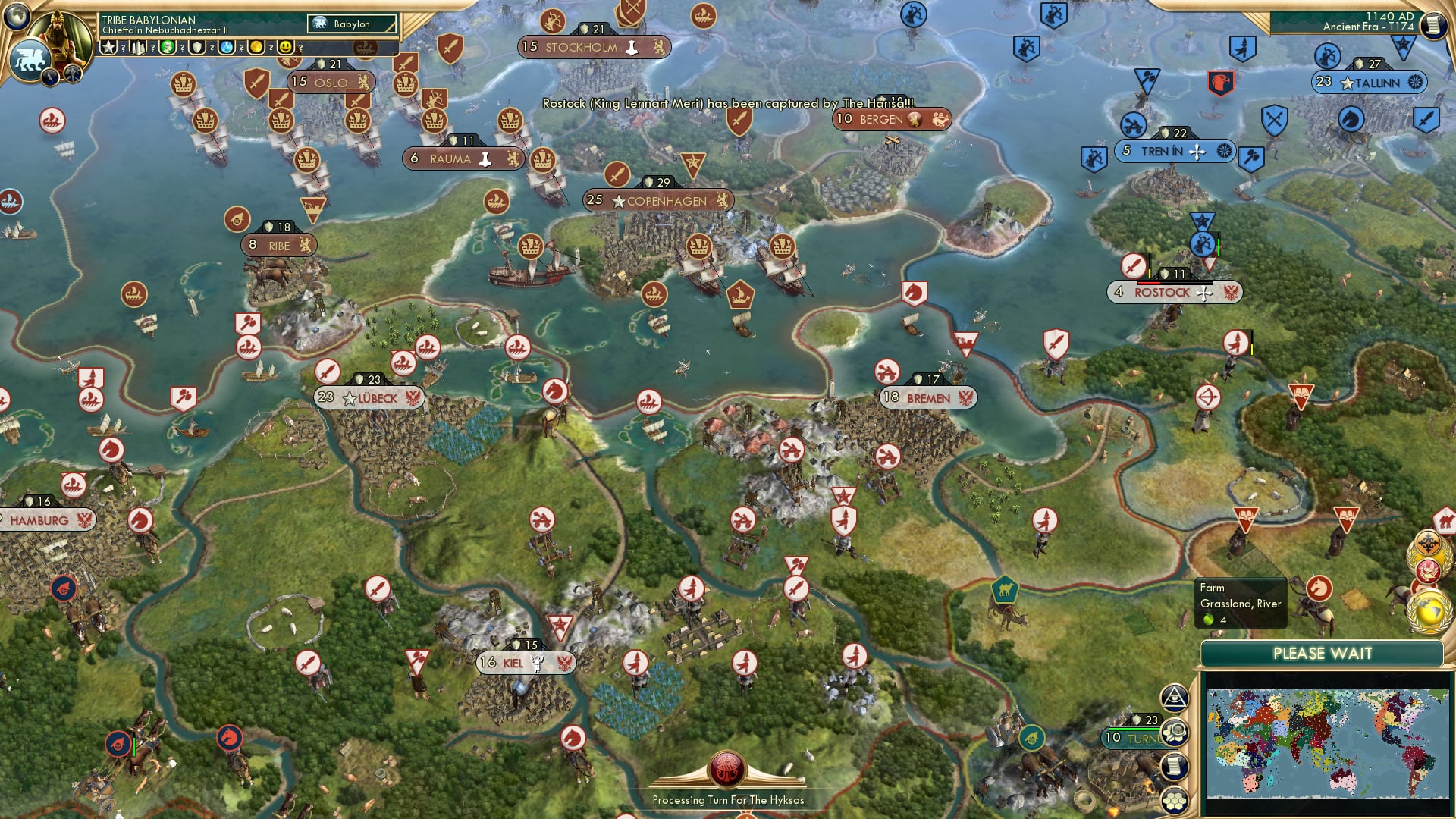The width and height of the screenshot is (1456, 819).
Task: Toggle strategic view with the pyramid-eye button
Action: pos(1175,698)
